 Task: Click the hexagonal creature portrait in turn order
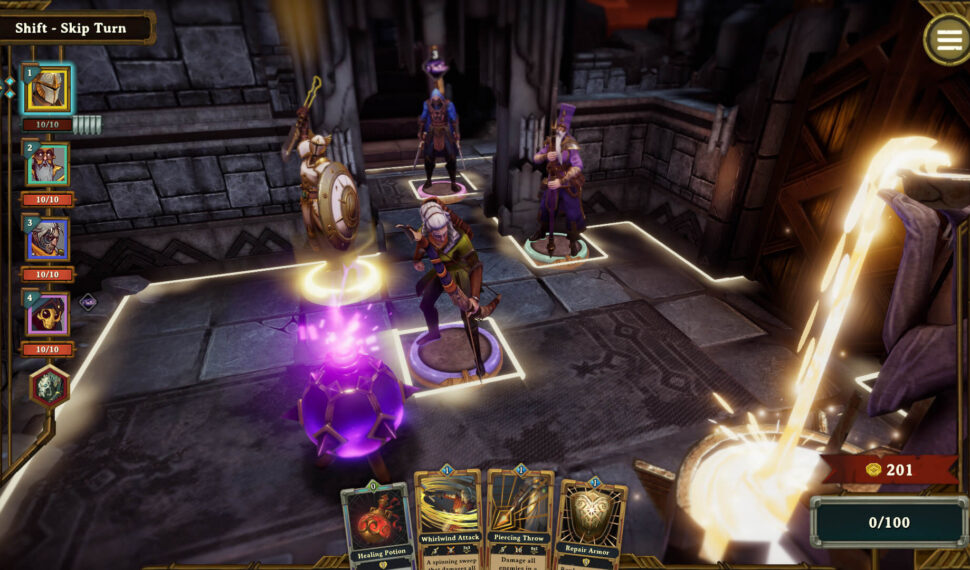coord(48,387)
